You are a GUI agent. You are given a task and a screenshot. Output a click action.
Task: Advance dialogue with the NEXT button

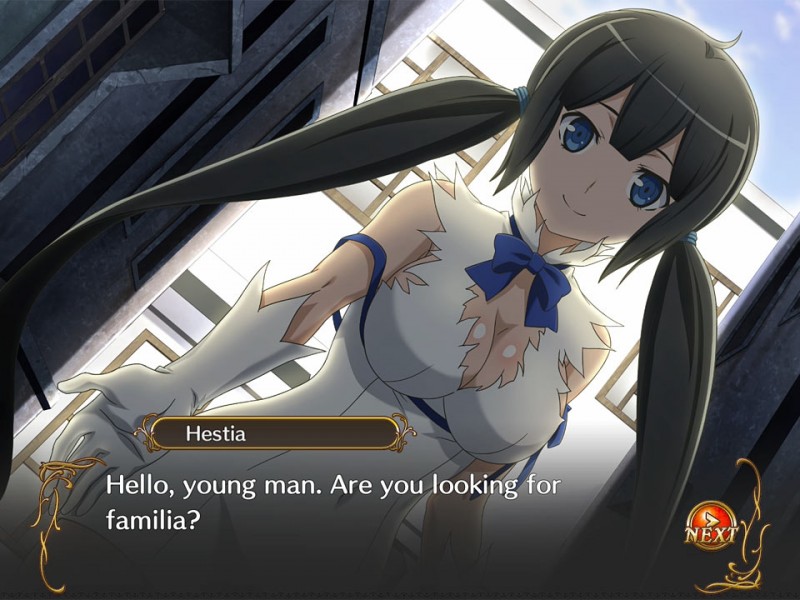[709, 526]
